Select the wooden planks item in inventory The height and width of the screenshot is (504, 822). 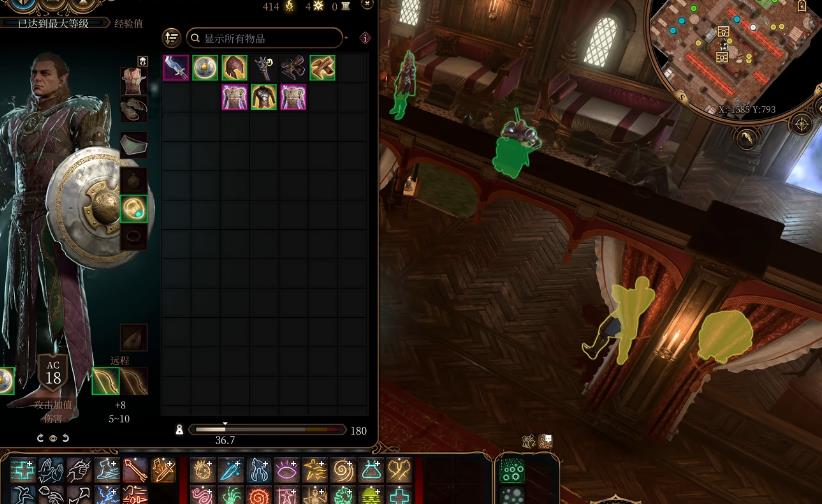(322, 68)
